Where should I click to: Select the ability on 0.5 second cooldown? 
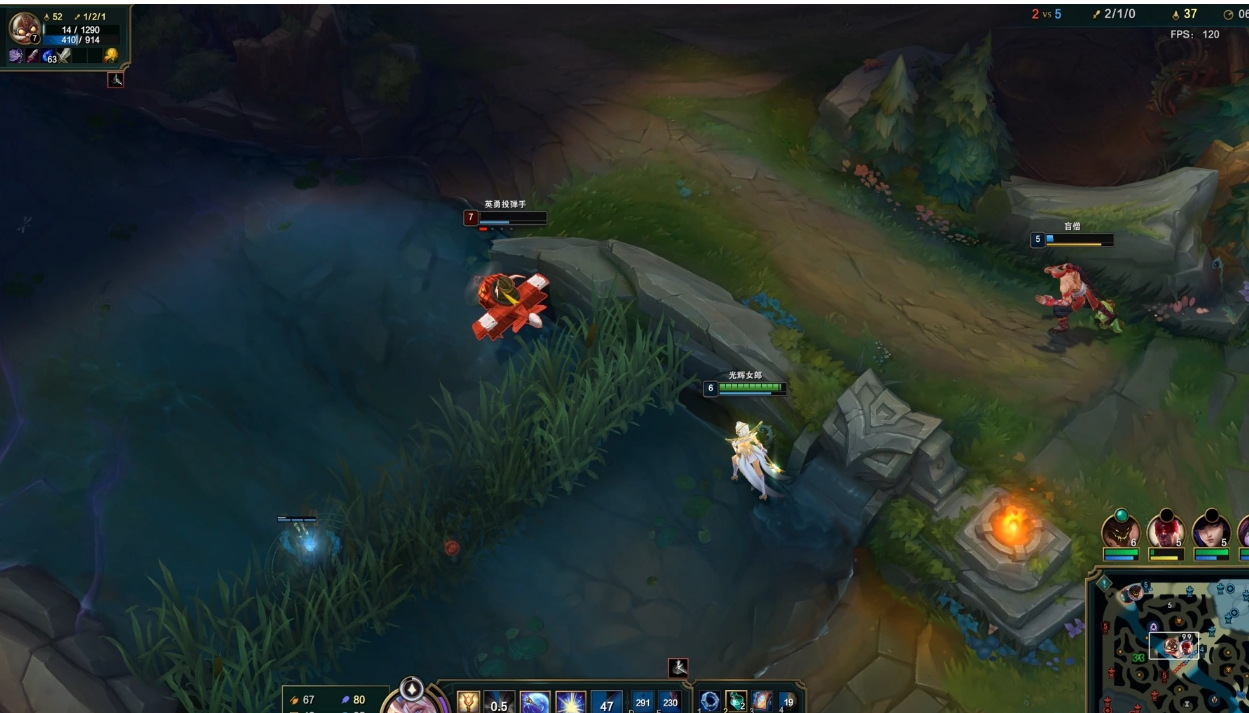point(500,703)
